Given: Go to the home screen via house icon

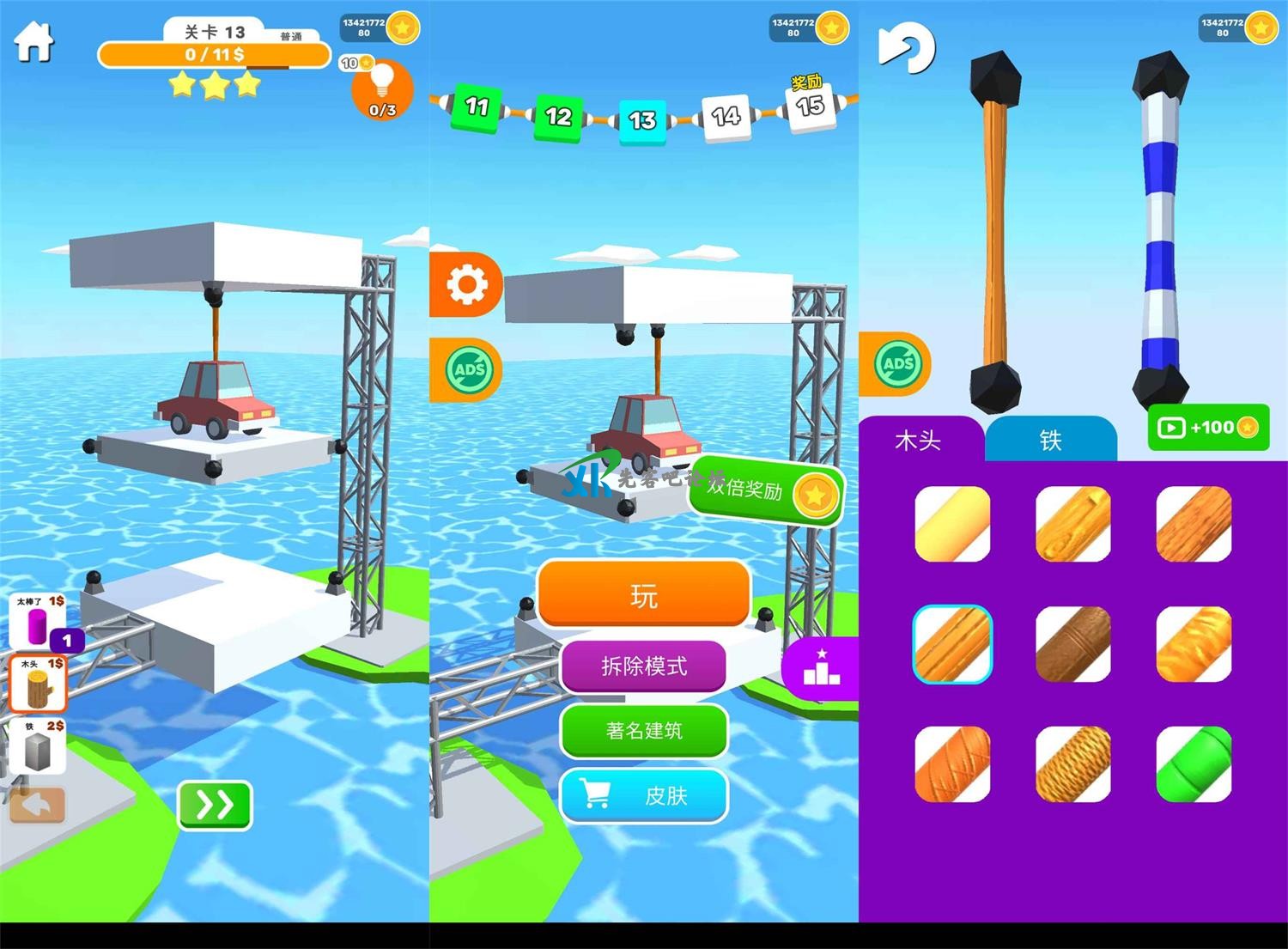Looking at the screenshot, I should click(34, 40).
